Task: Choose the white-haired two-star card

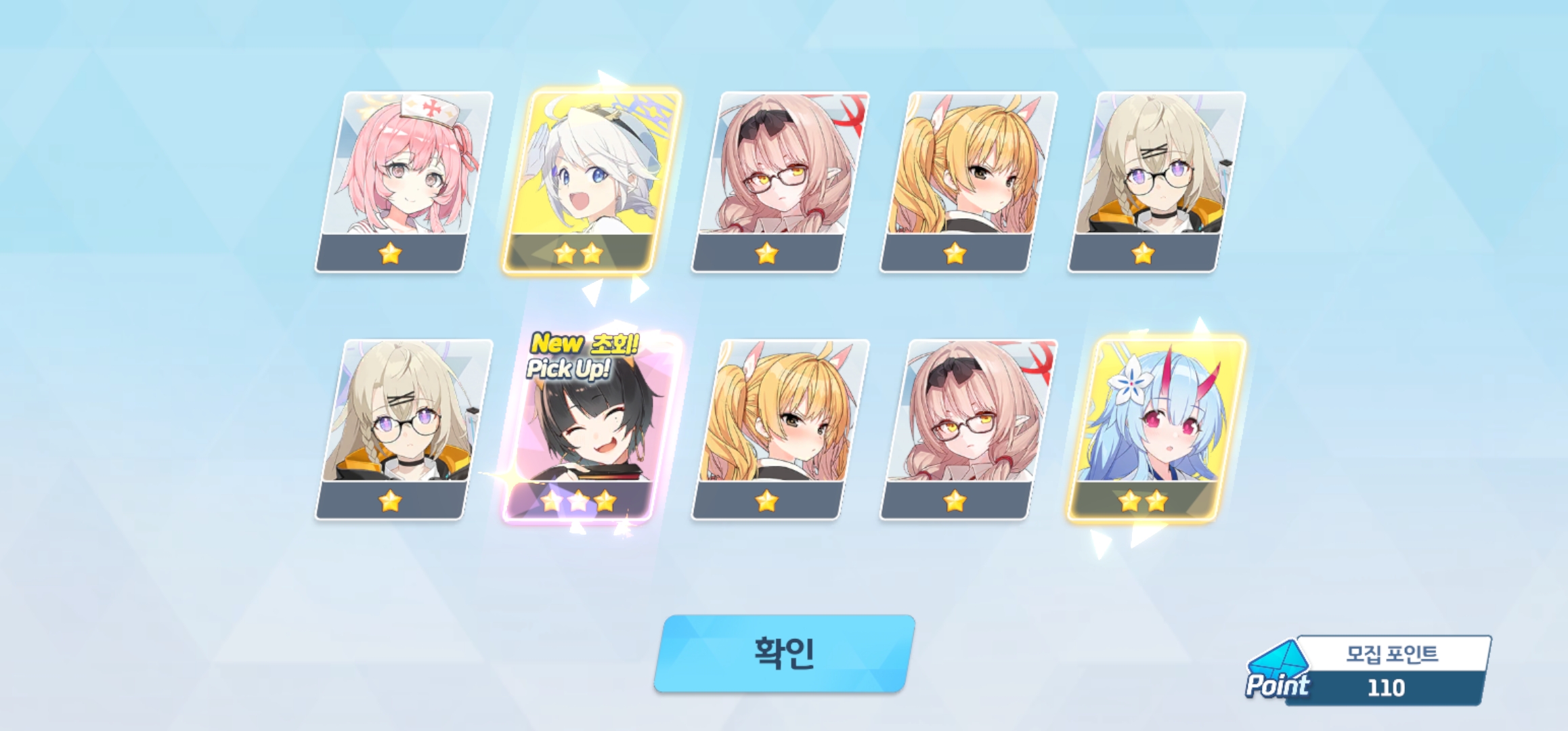Action: (591, 181)
